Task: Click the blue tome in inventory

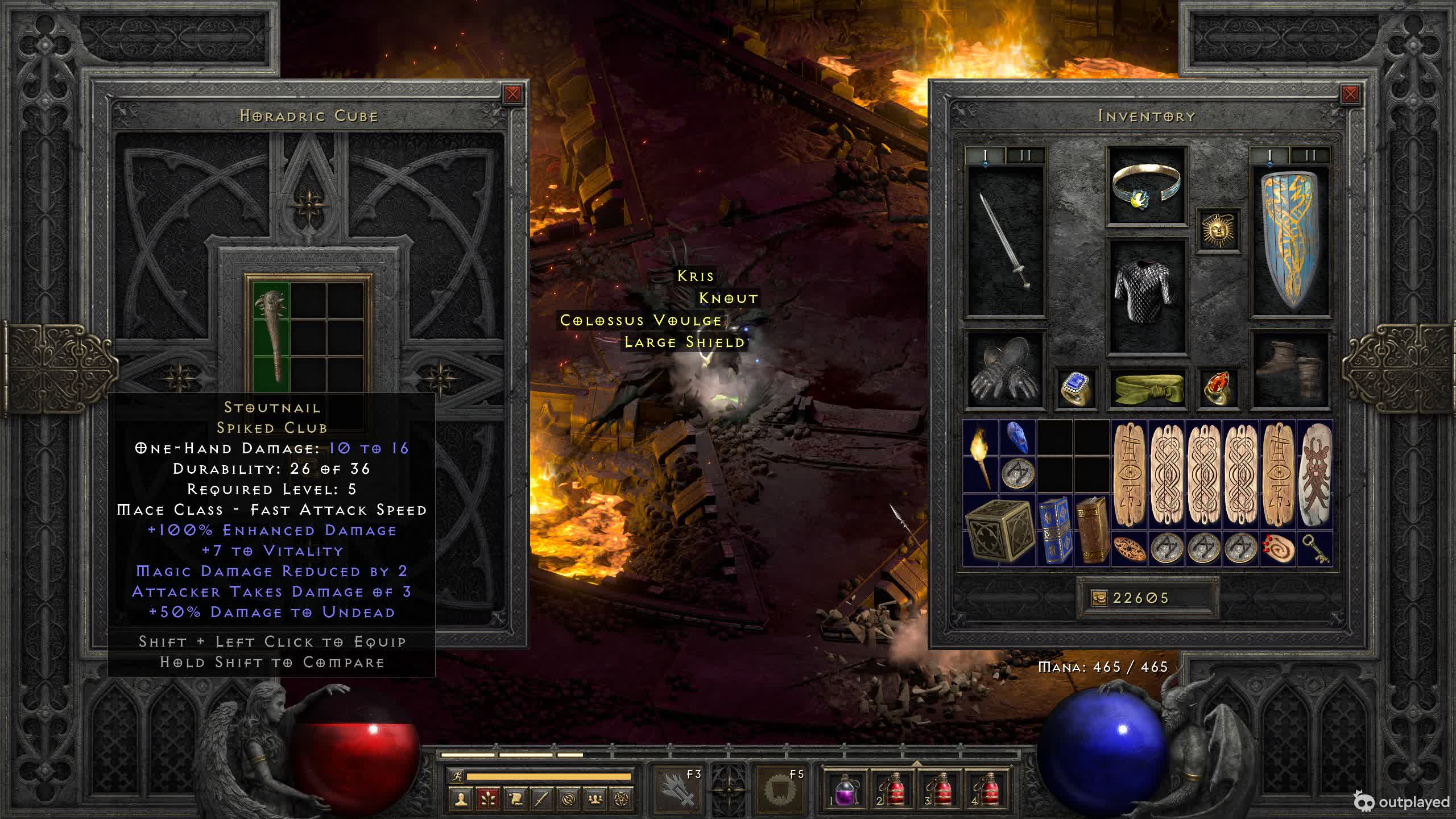Action: coord(1054,531)
